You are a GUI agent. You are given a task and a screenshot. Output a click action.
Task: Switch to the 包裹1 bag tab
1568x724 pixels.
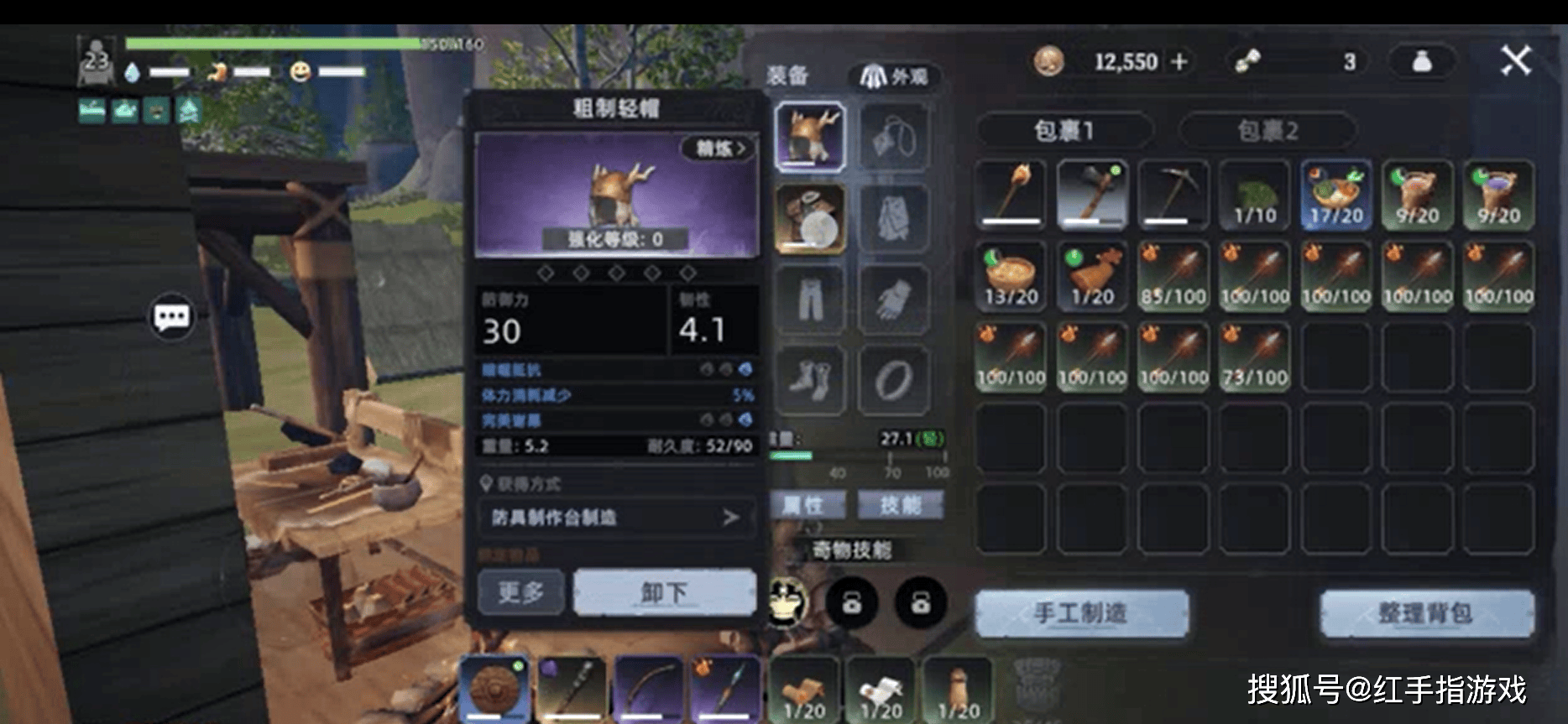pos(1064,131)
